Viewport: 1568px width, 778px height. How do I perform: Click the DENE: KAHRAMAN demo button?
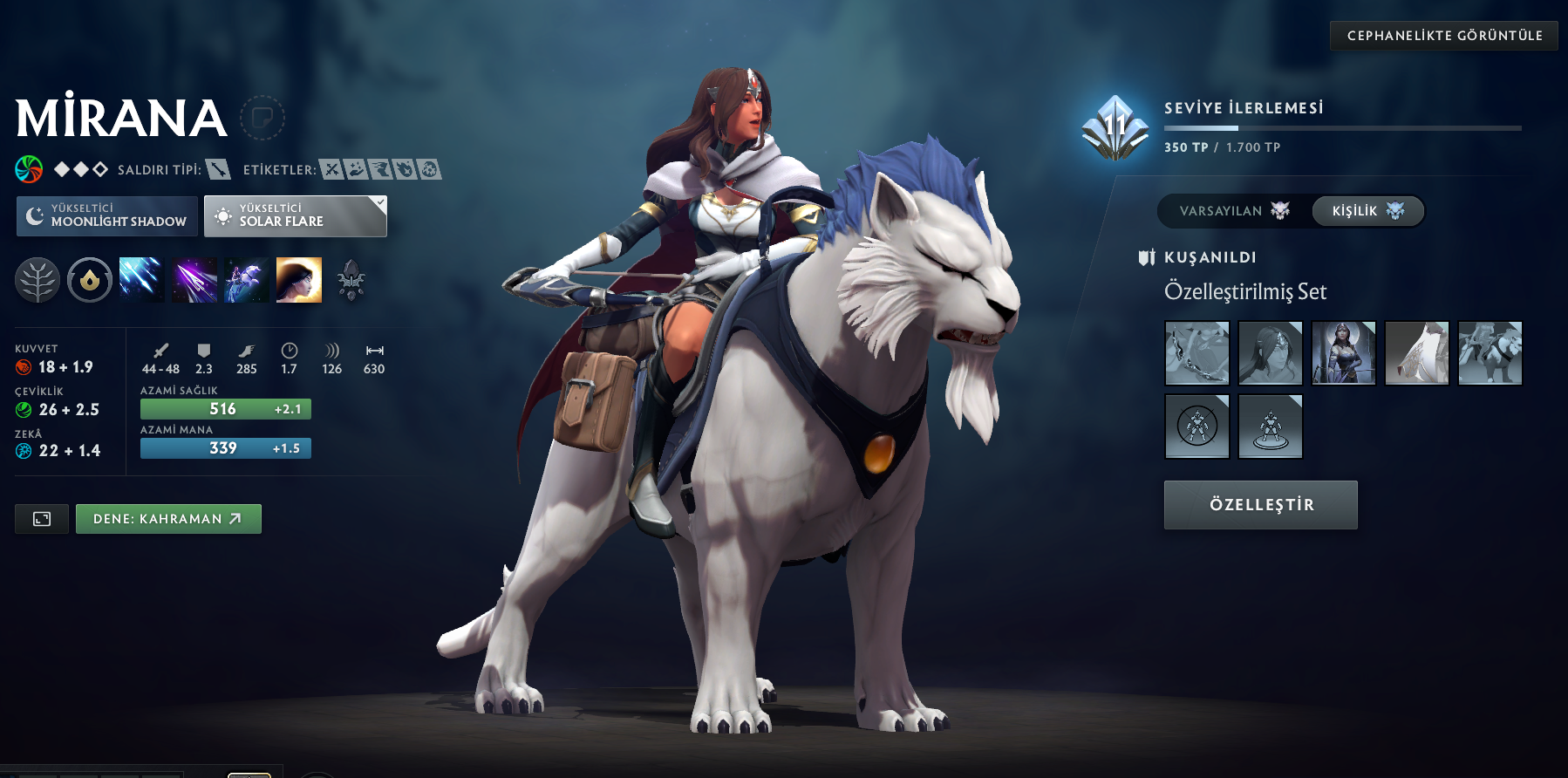coord(168,519)
